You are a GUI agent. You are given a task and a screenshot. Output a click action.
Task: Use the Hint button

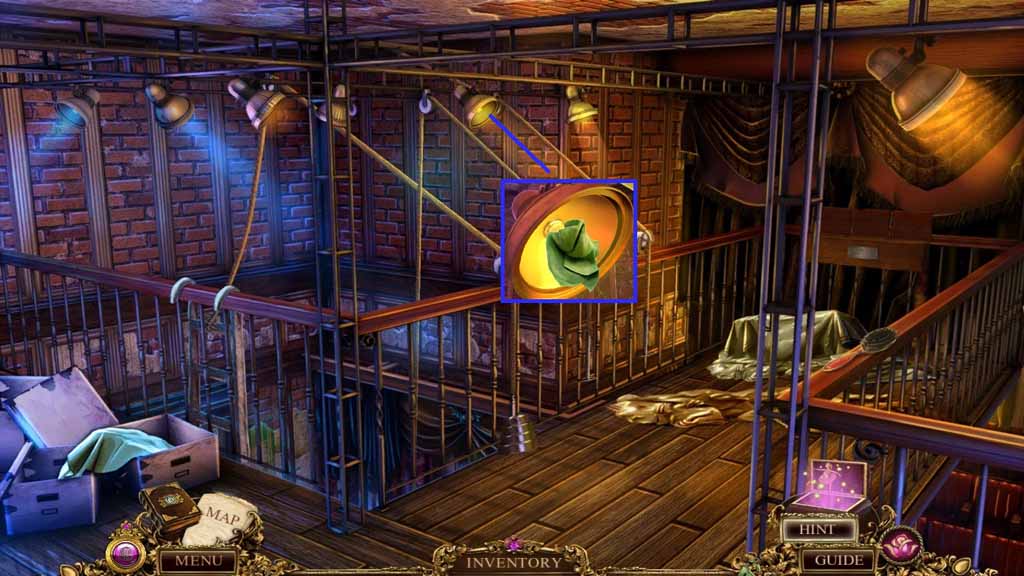[820, 530]
